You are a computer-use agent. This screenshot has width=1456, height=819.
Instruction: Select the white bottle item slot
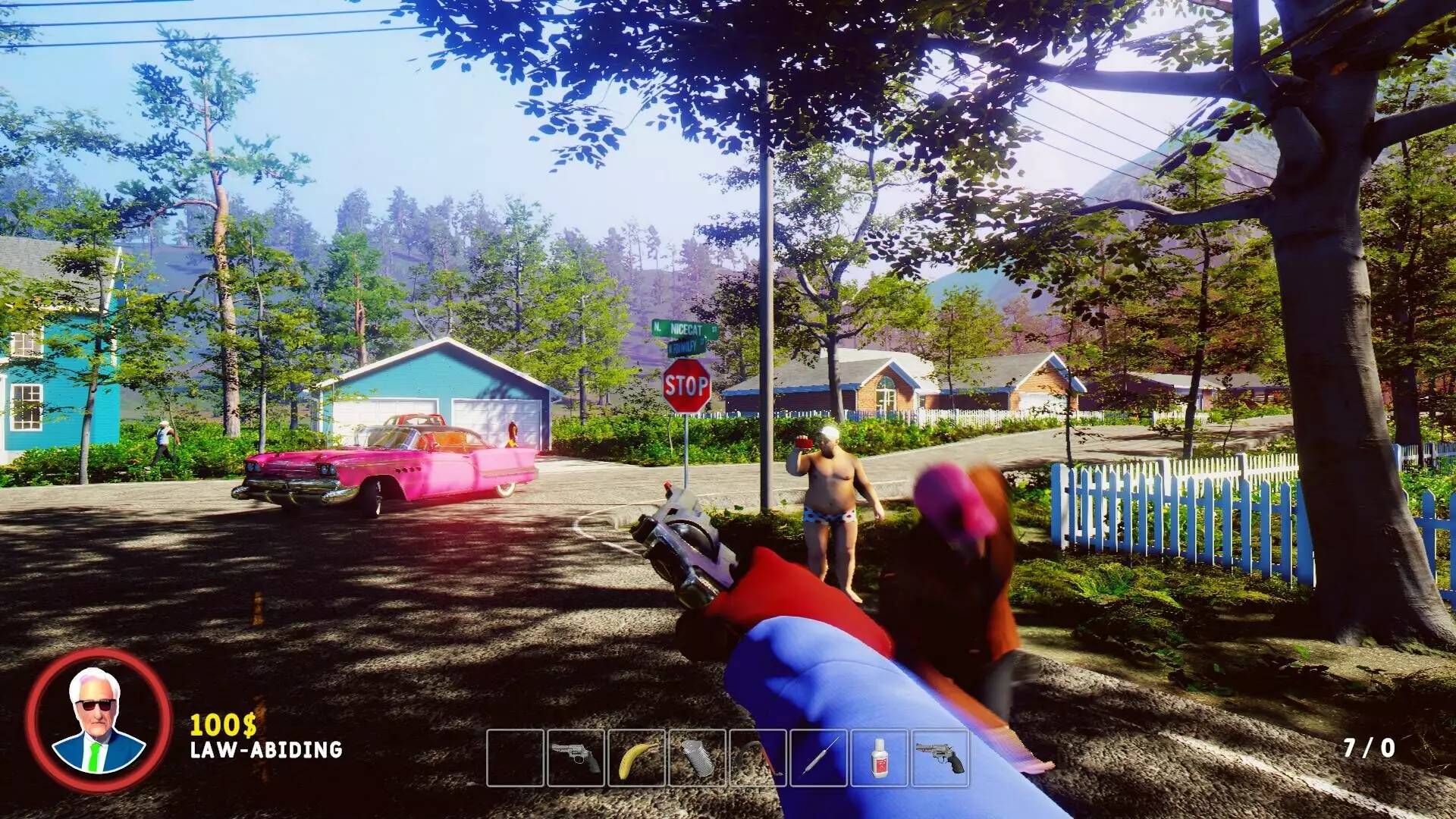point(879,758)
